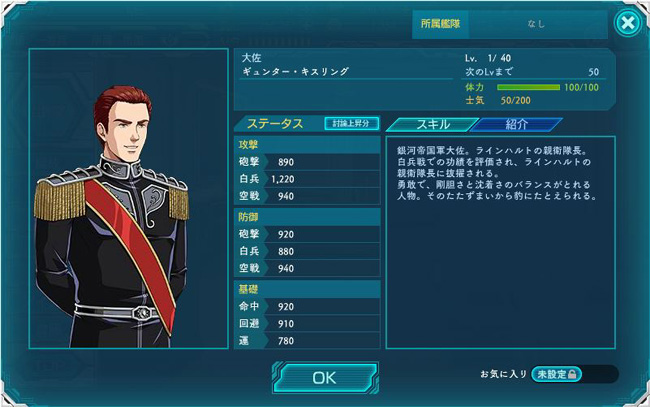This screenshot has width=650, height=407.
Task: Click the 討論上昇分 button
Action: (352, 123)
